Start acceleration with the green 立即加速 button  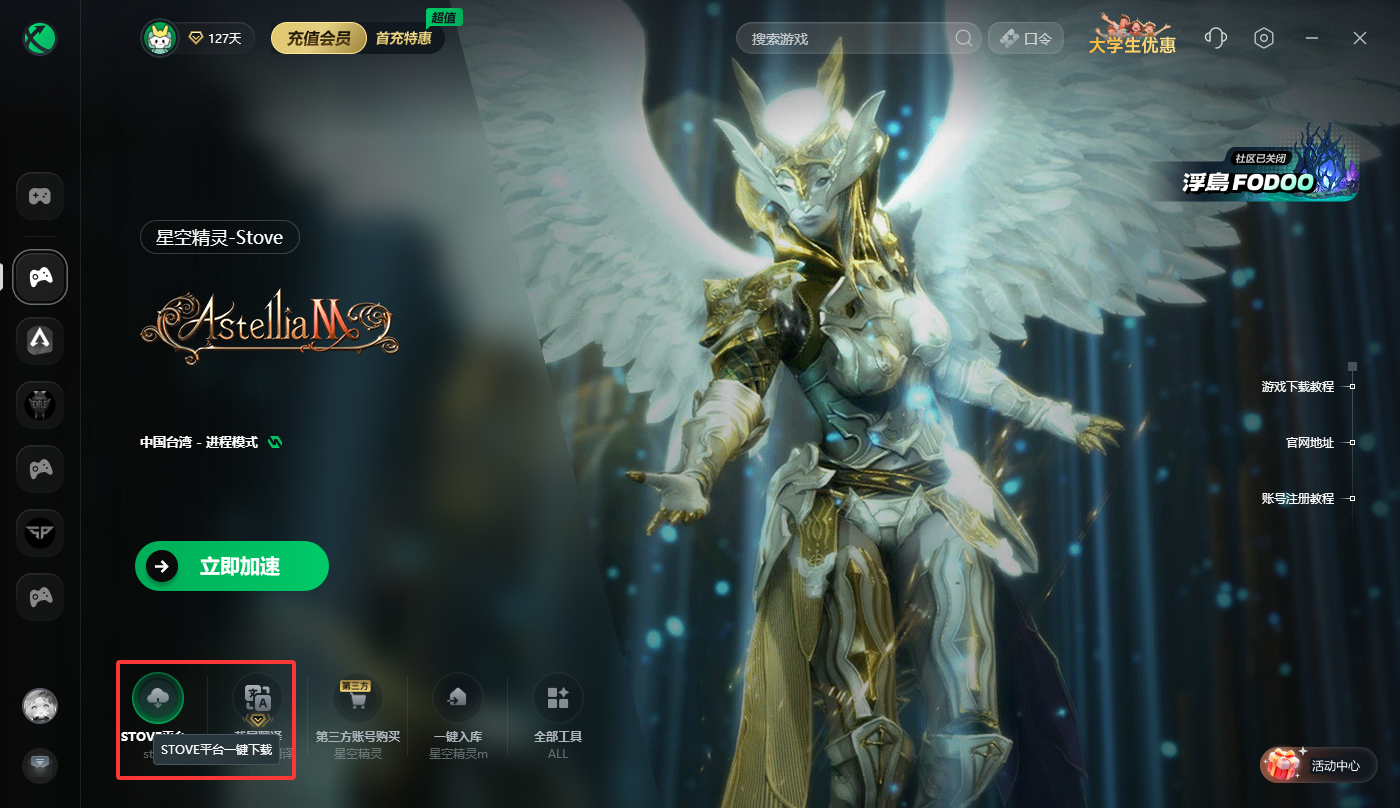coord(232,567)
